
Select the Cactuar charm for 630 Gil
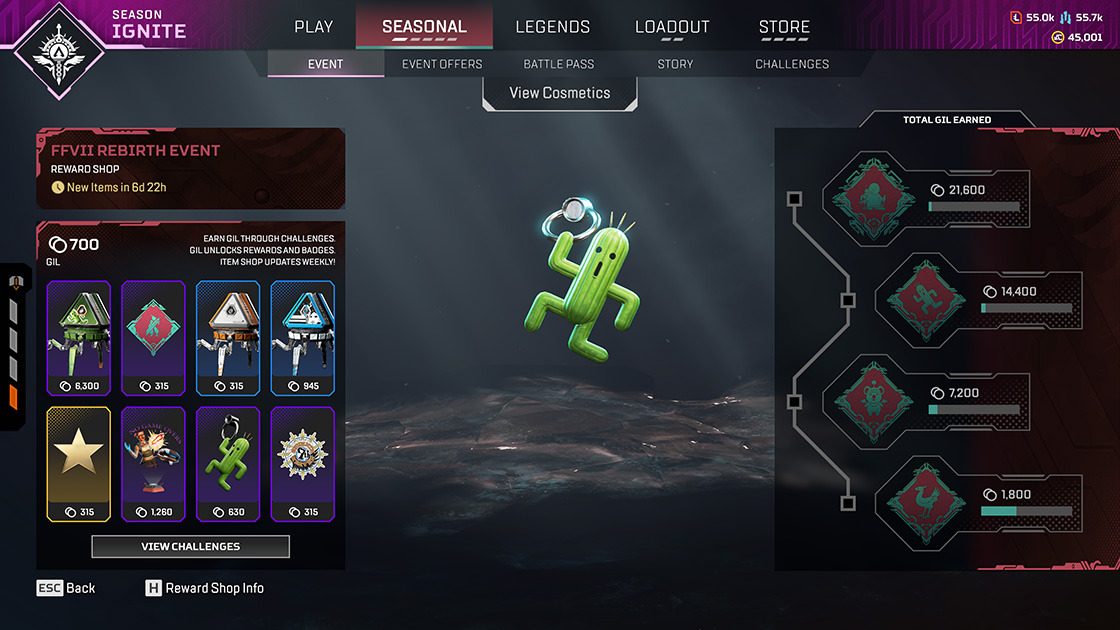[x=228, y=464]
